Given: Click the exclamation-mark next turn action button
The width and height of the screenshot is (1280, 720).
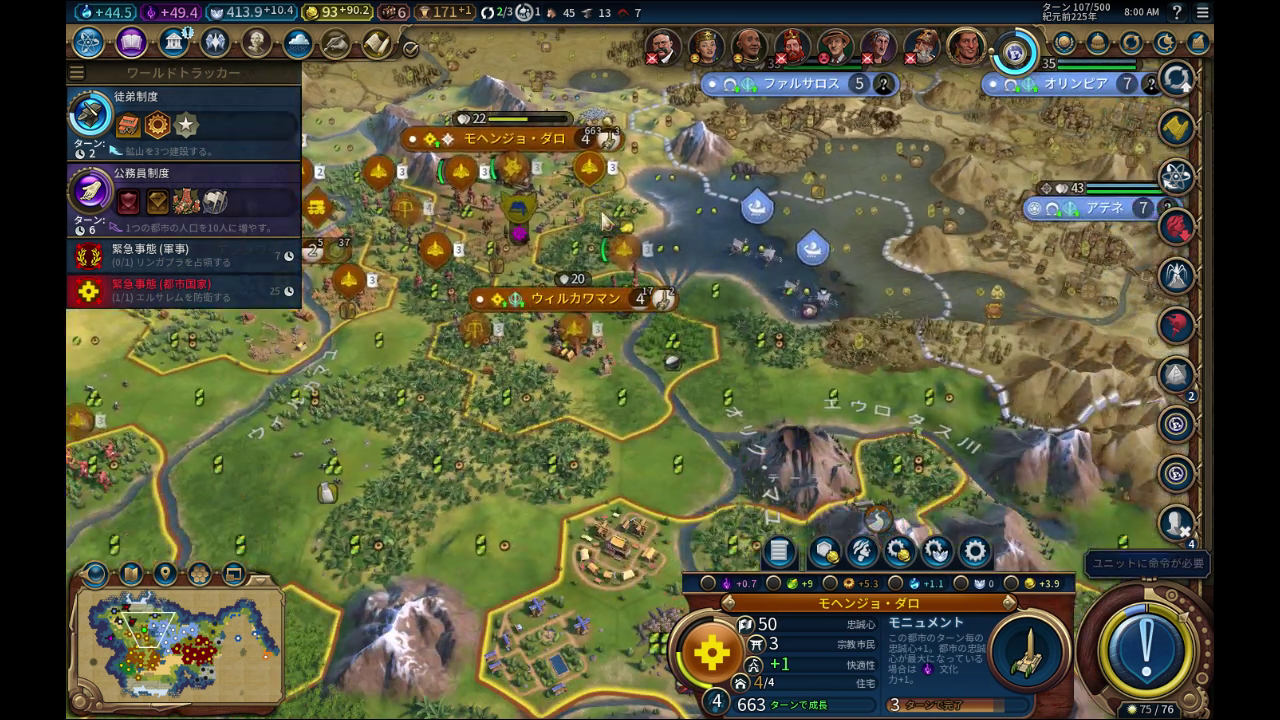Looking at the screenshot, I should pos(1145,641).
